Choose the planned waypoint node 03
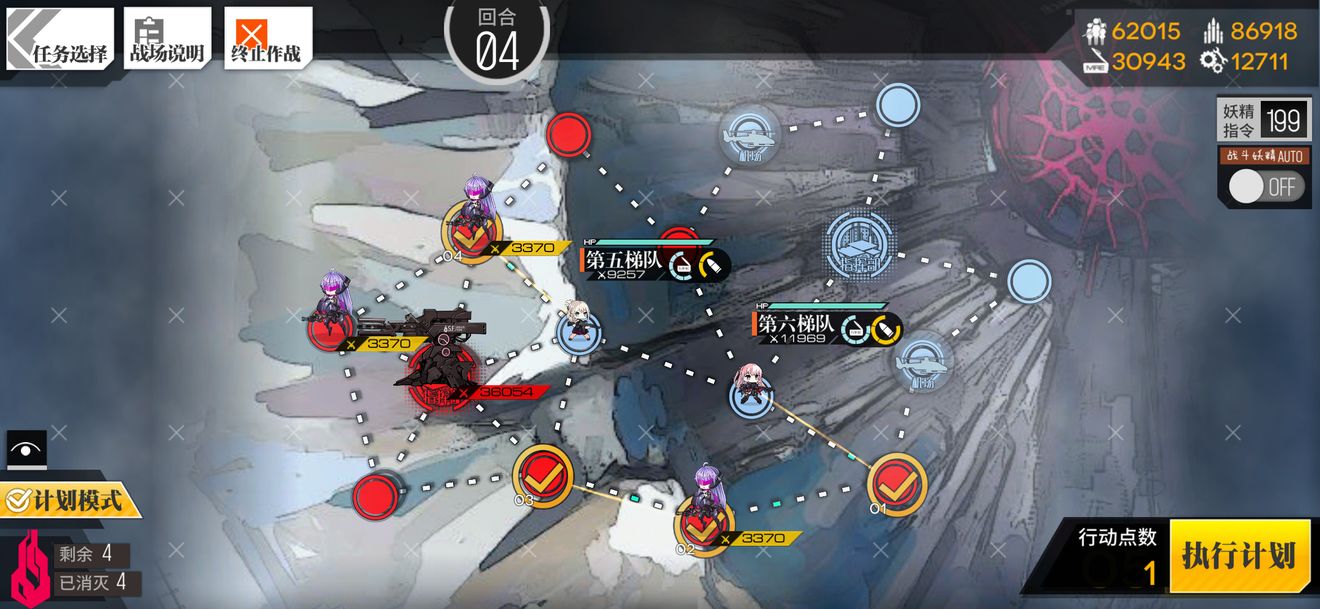This screenshot has width=1320, height=609. [542, 476]
